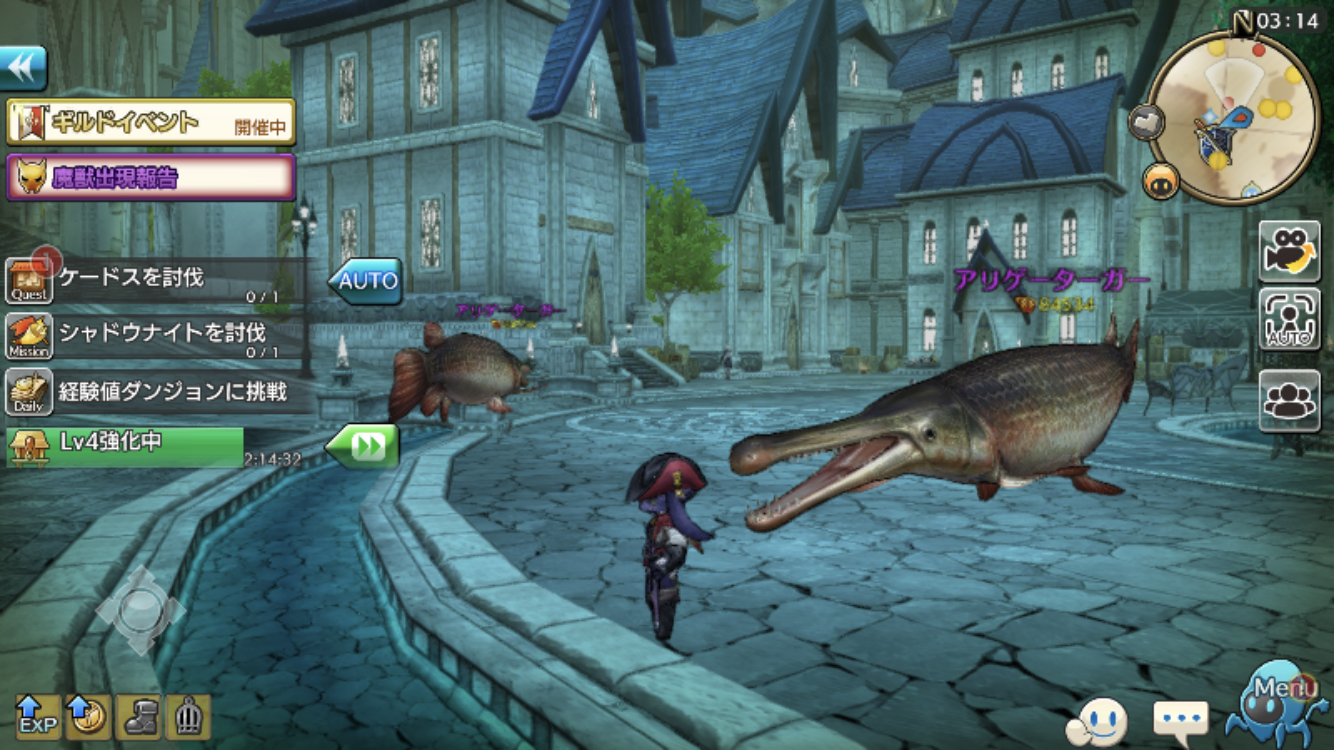Open the Lv4強化中 upgrade progress bar
Viewport: 1334px width, 750px height.
tap(126, 446)
